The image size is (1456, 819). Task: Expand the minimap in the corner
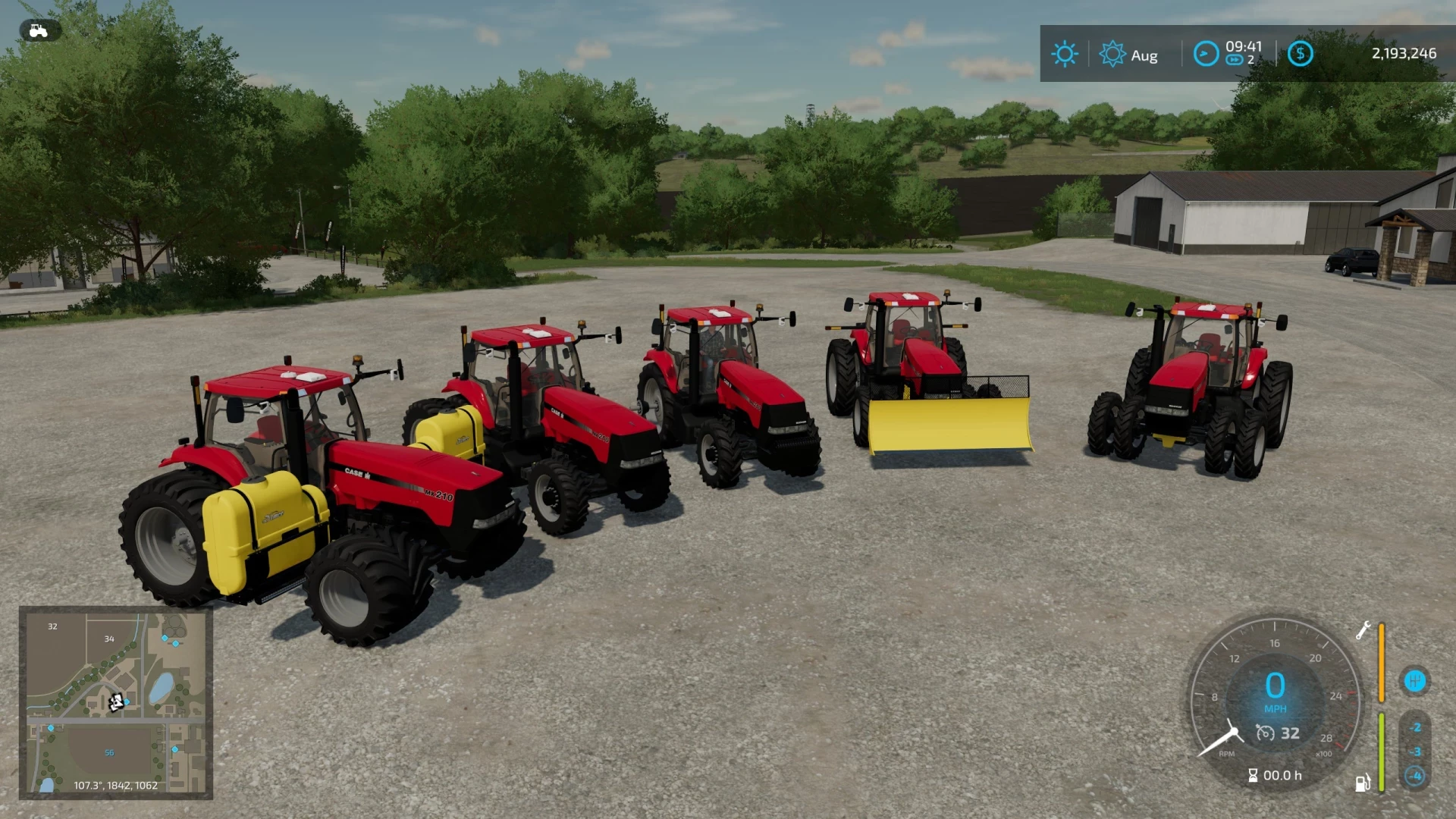118,705
